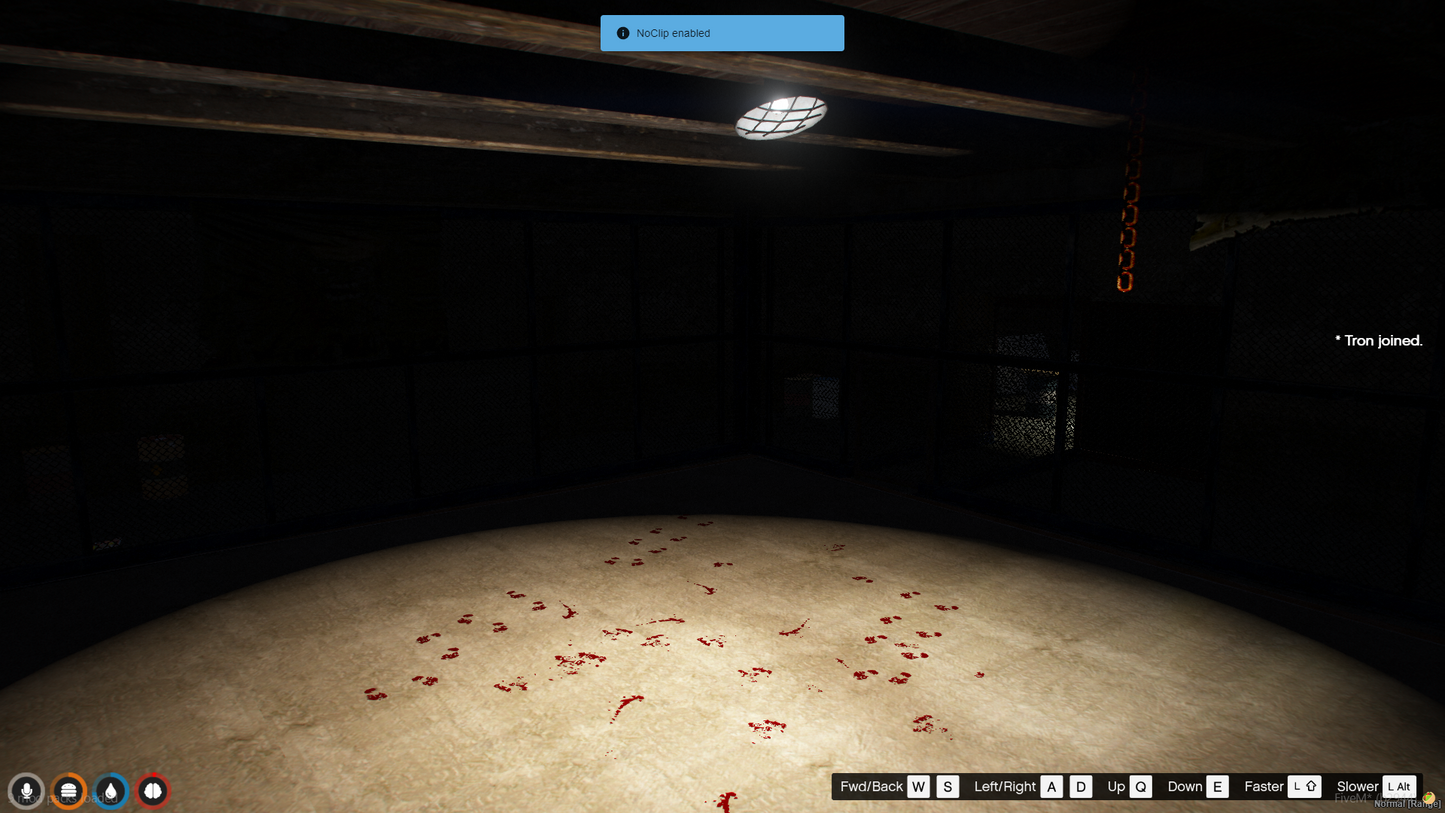Click the microphone voice icon
1445x813 pixels.
(26, 791)
